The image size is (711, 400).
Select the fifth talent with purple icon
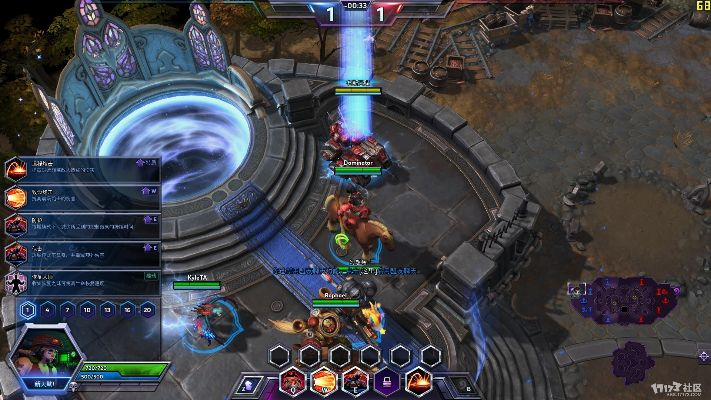pyautogui.click(x=82, y=282)
